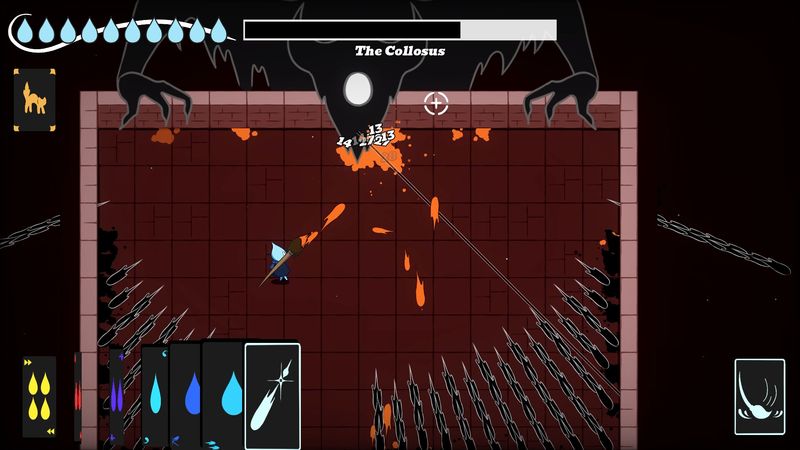The image size is (800, 450).
Task: Choose the four yellow droplets card
Action: point(40,396)
